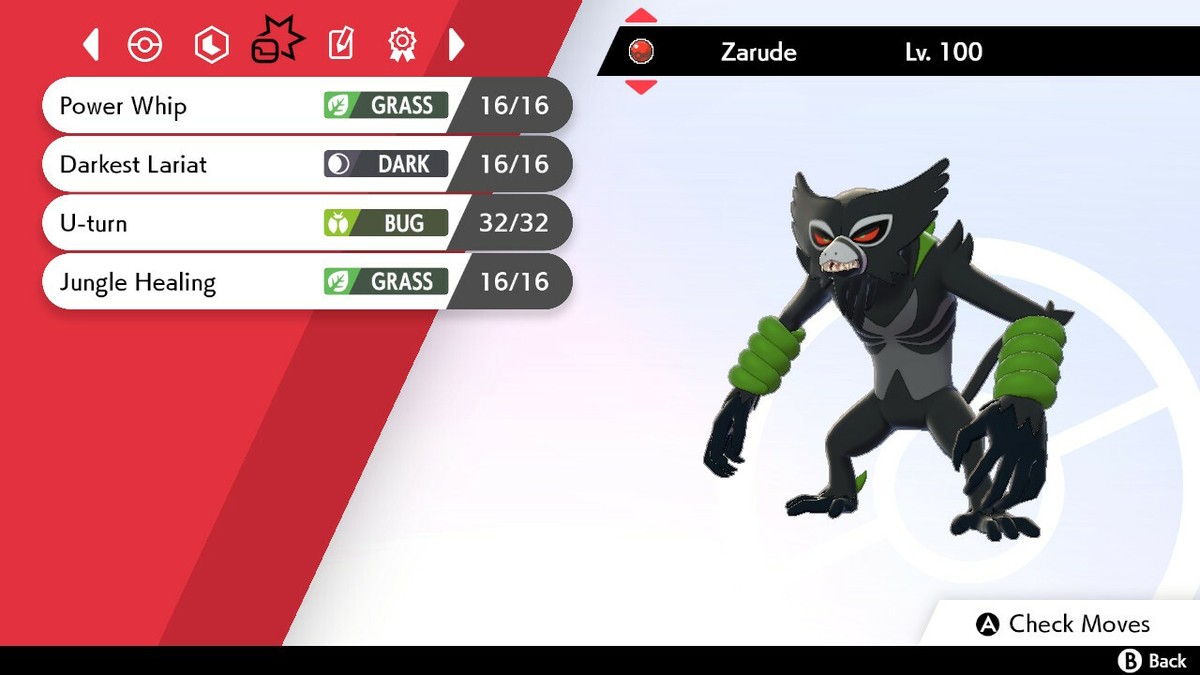The width and height of the screenshot is (1200, 675).
Task: Go to the next summary page arrow
Action: (456, 44)
